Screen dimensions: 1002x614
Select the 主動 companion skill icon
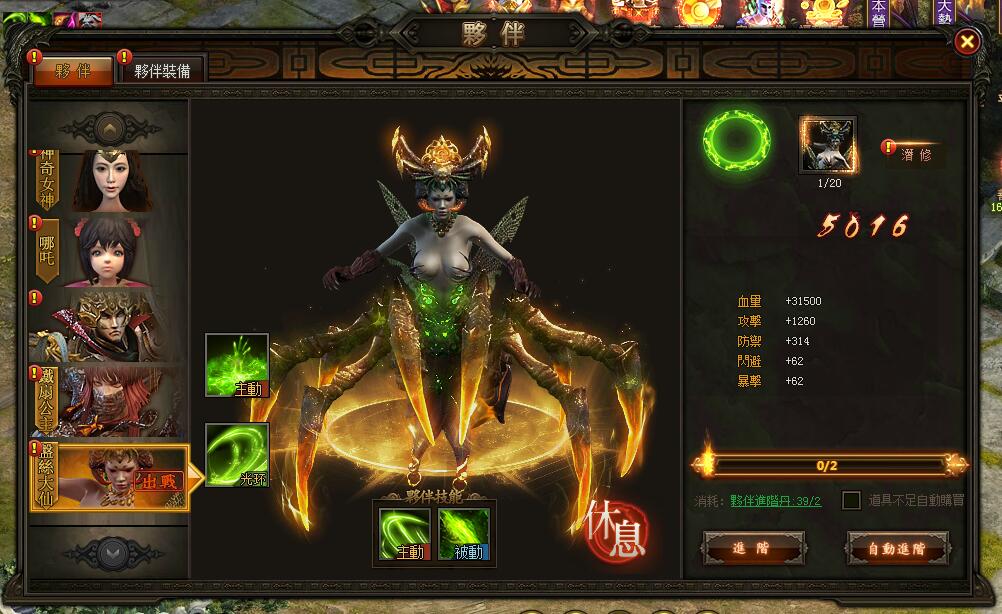click(405, 533)
